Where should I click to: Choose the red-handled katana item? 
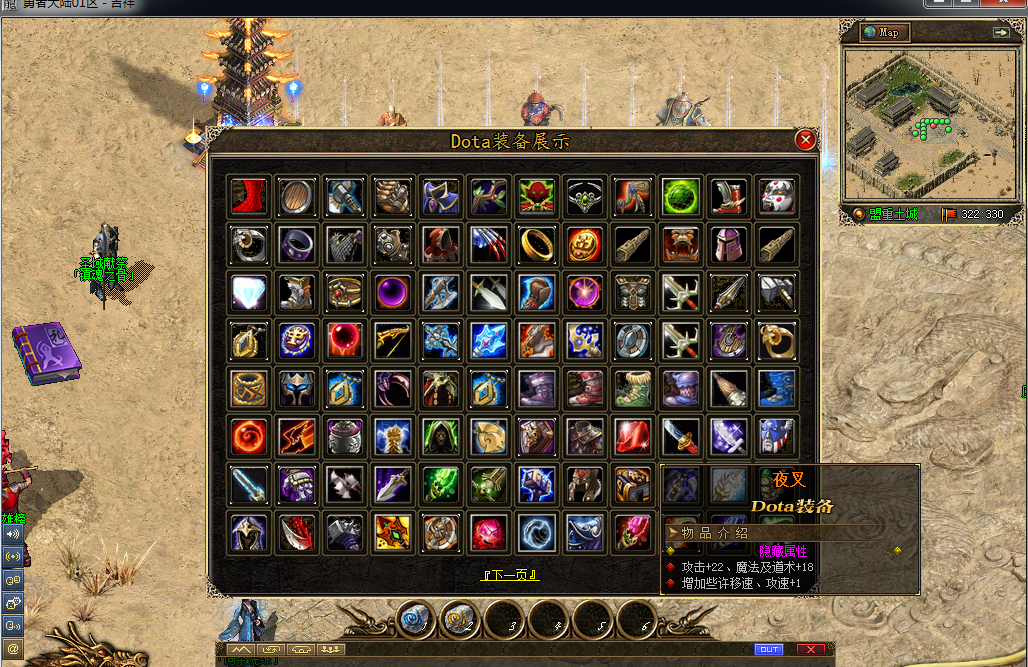pos(680,436)
